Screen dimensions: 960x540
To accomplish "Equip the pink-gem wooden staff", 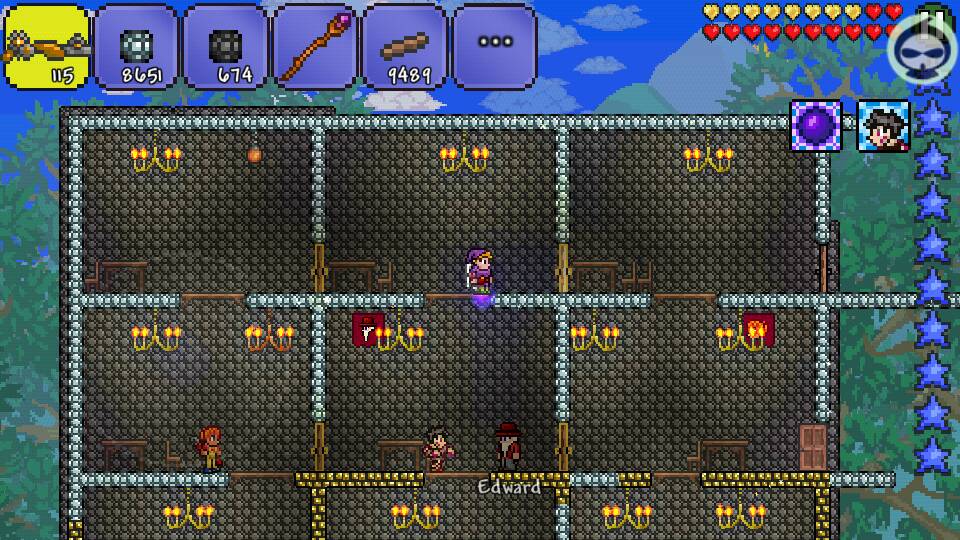I will 315,47.
